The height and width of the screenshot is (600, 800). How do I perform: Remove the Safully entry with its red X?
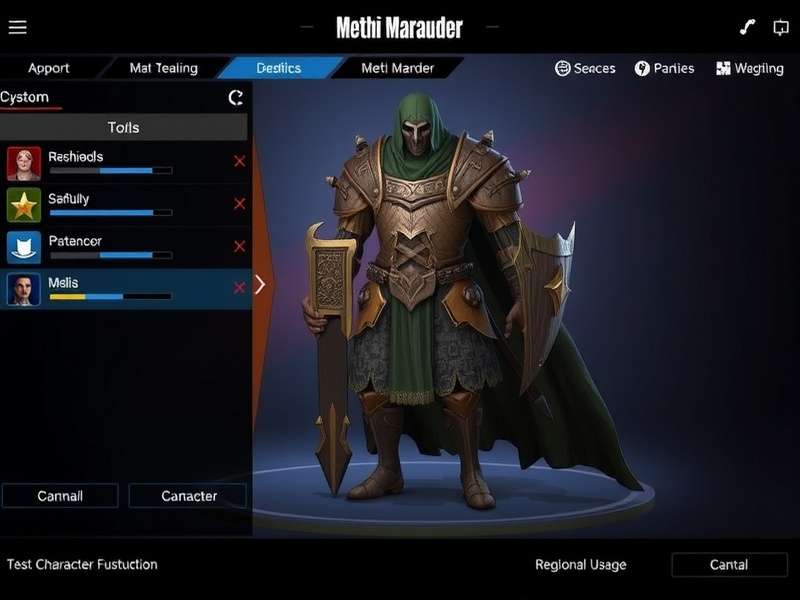(239, 204)
